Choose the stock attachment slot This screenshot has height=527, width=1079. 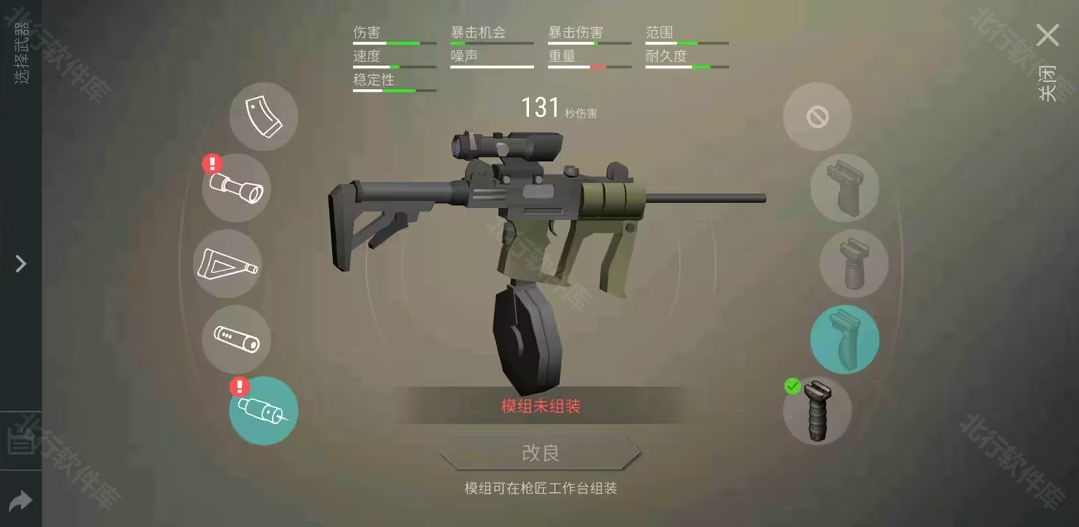(227, 264)
